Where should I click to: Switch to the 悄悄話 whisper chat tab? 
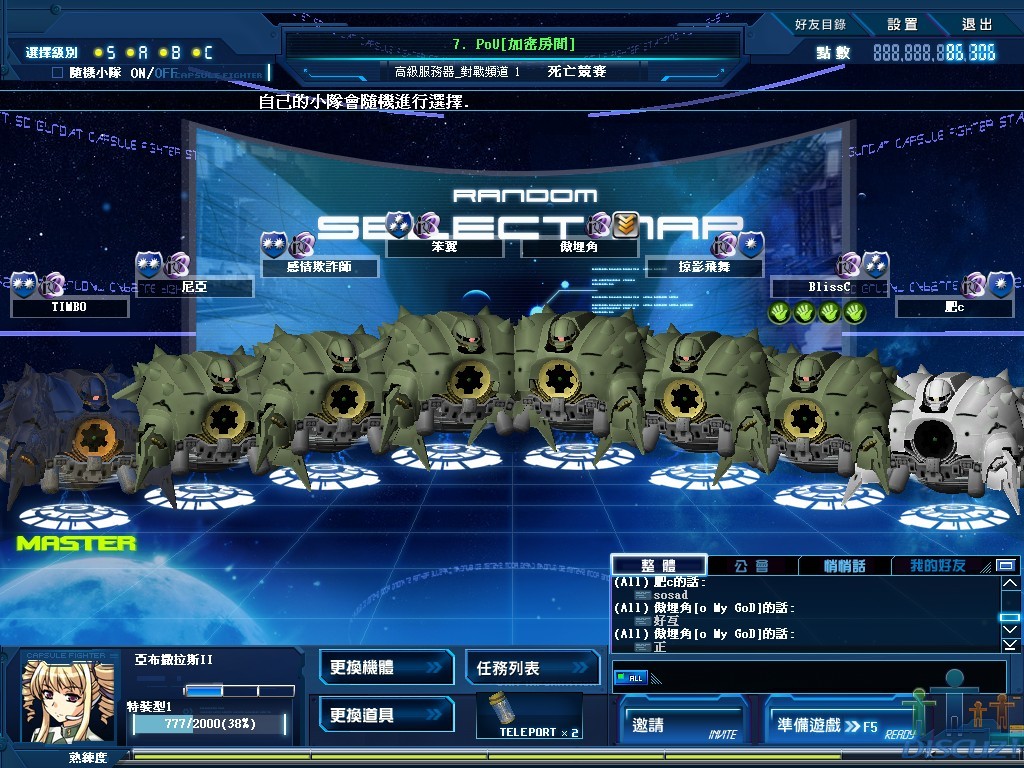coord(844,566)
